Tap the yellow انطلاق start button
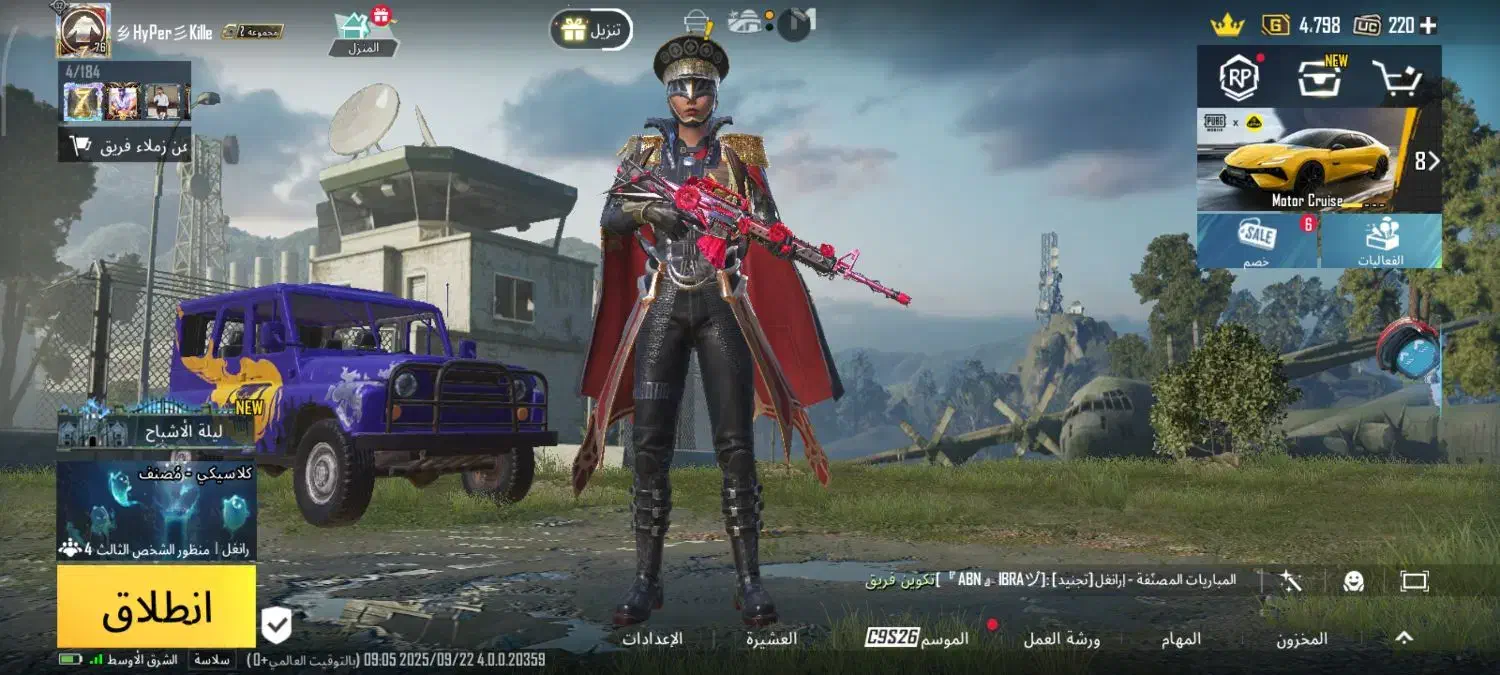 tap(156, 607)
